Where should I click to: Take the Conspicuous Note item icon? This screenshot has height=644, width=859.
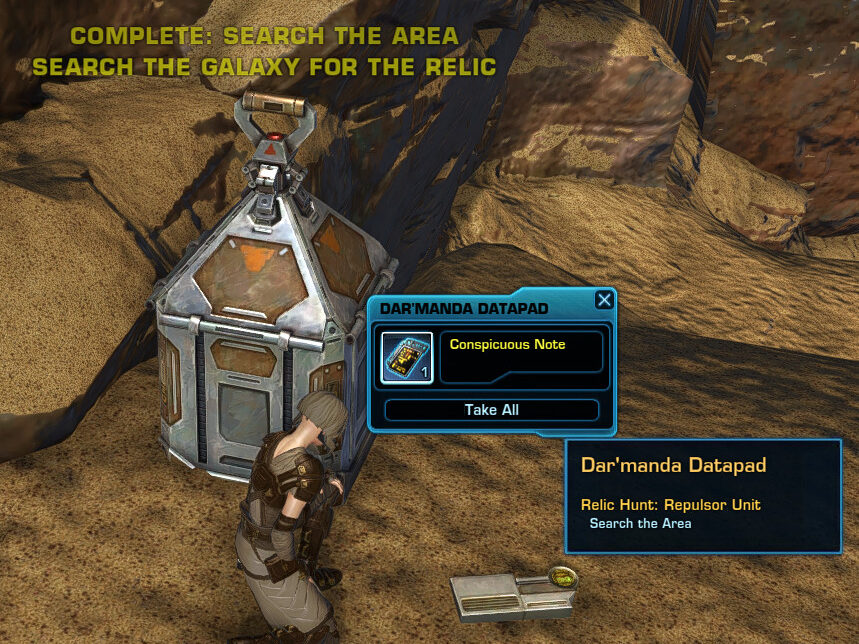(407, 357)
